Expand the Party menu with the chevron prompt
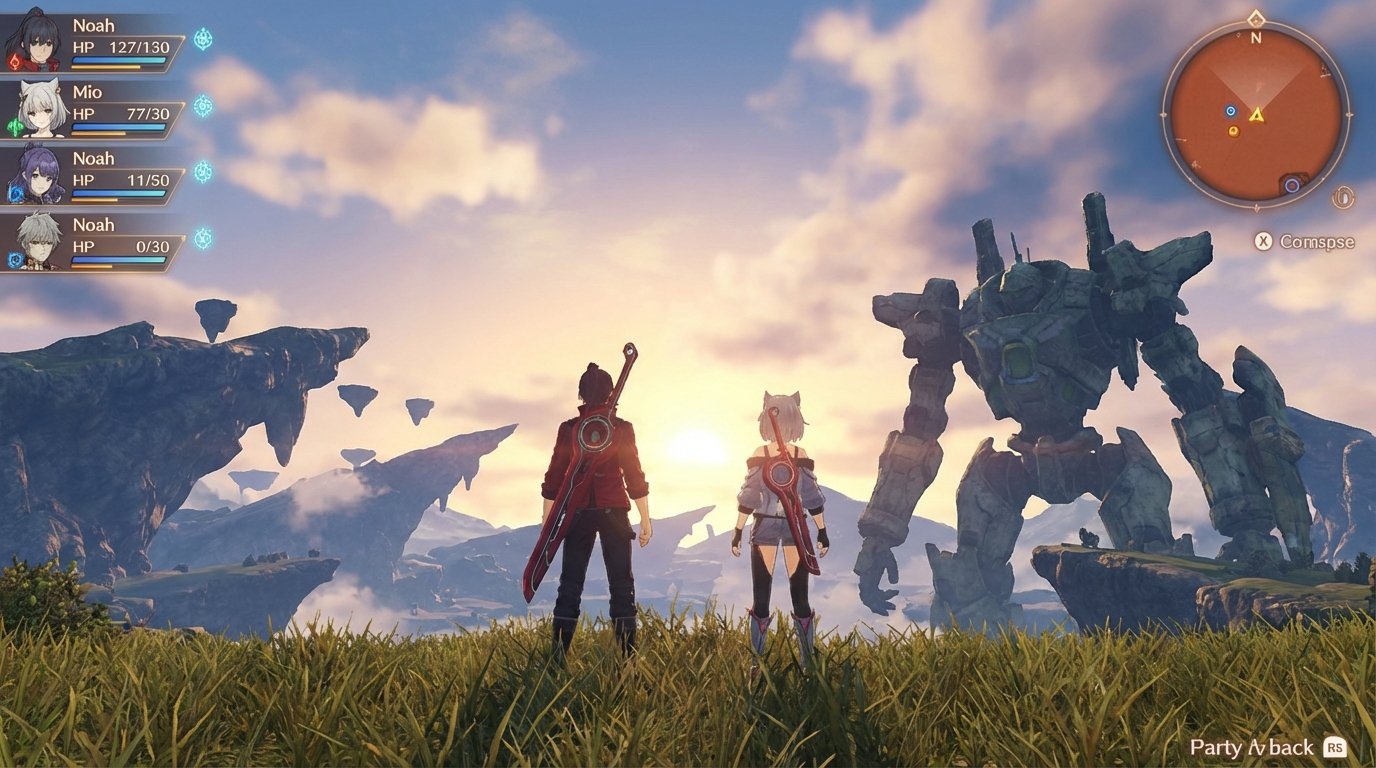 [x=1256, y=747]
